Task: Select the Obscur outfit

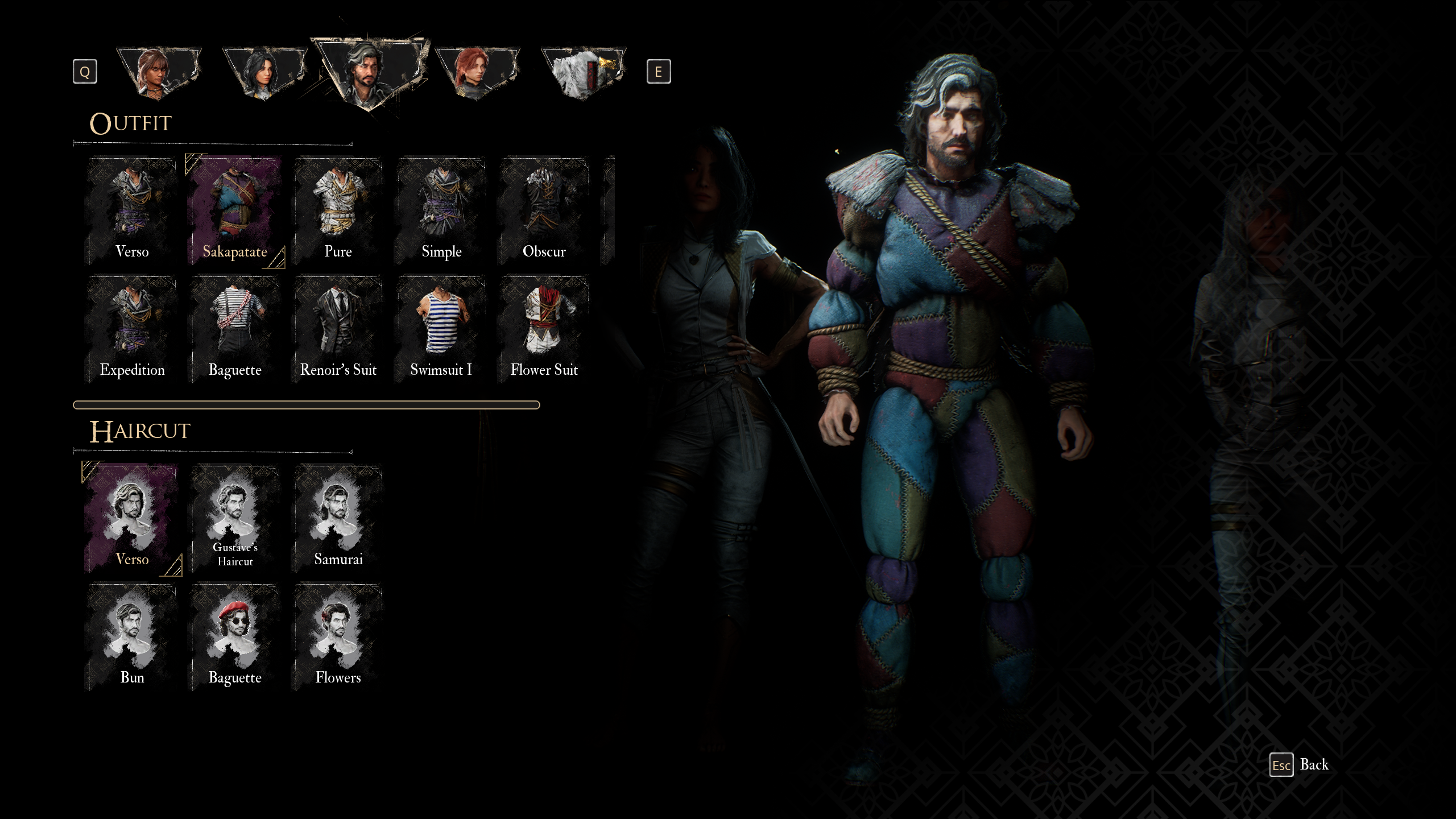Action: pyautogui.click(x=544, y=210)
